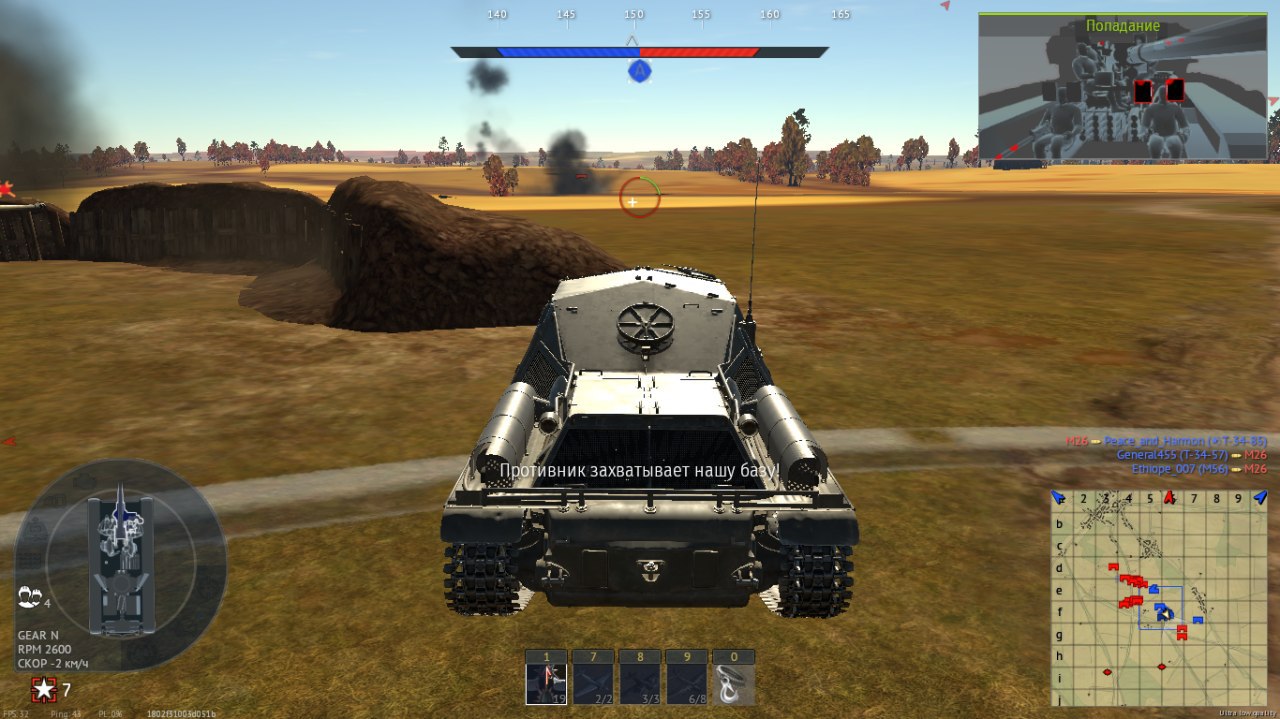The width and height of the screenshot is (1280, 719).
Task: Click the Попадание hit camera panel
Action: pos(1122,88)
